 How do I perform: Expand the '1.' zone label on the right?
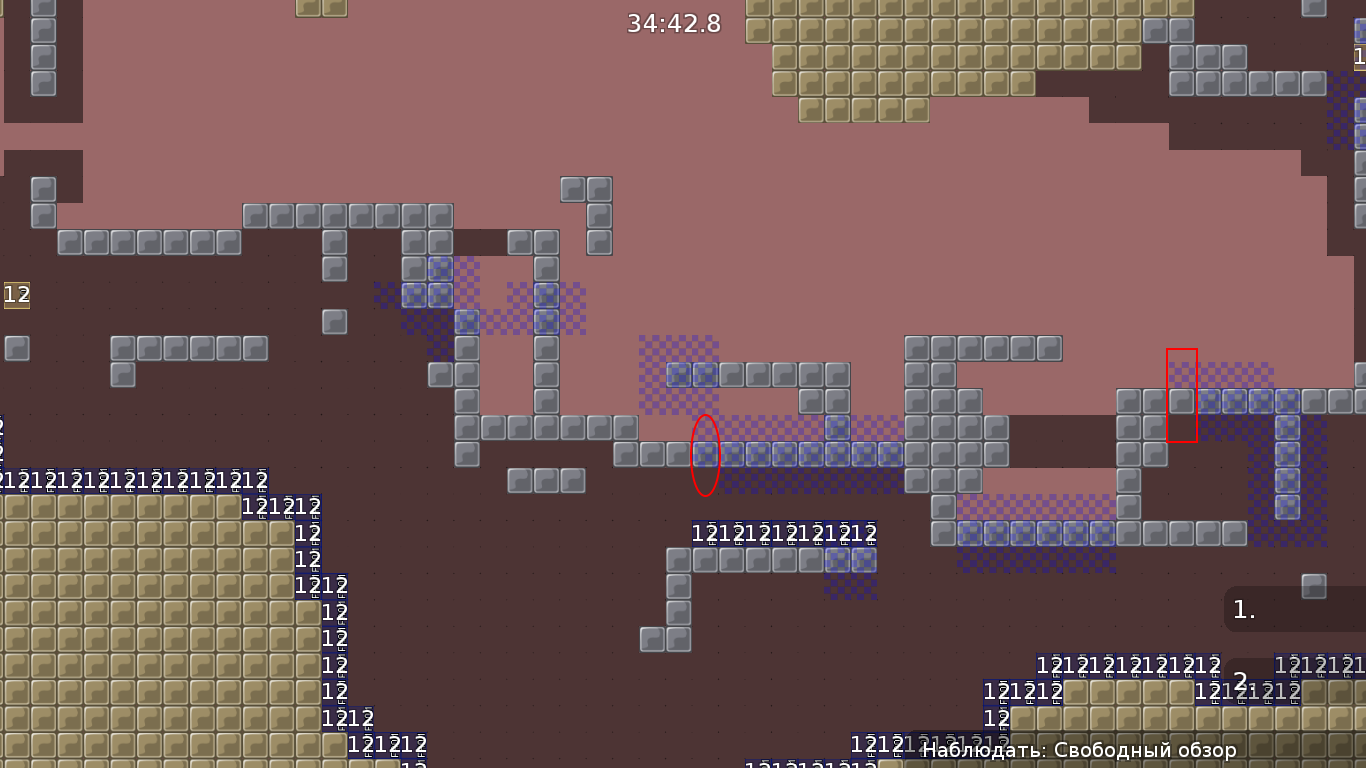[x=1244, y=607]
